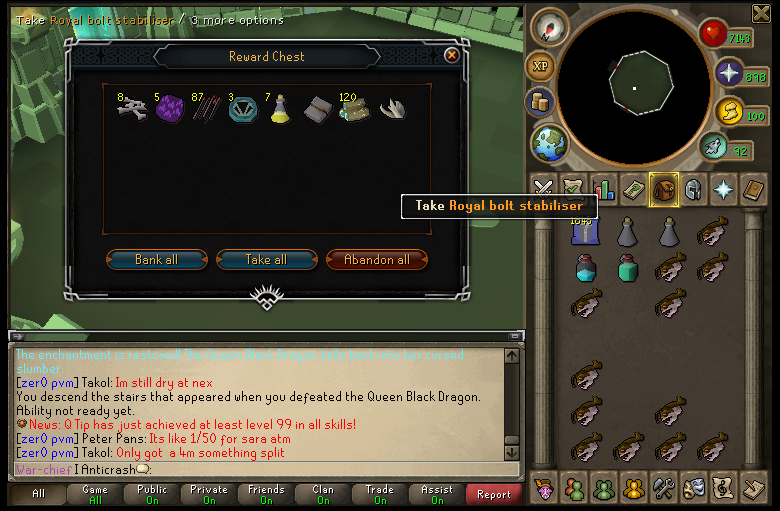The image size is (780, 511).
Task: Toggle the XP counter button
Action: pos(541,66)
